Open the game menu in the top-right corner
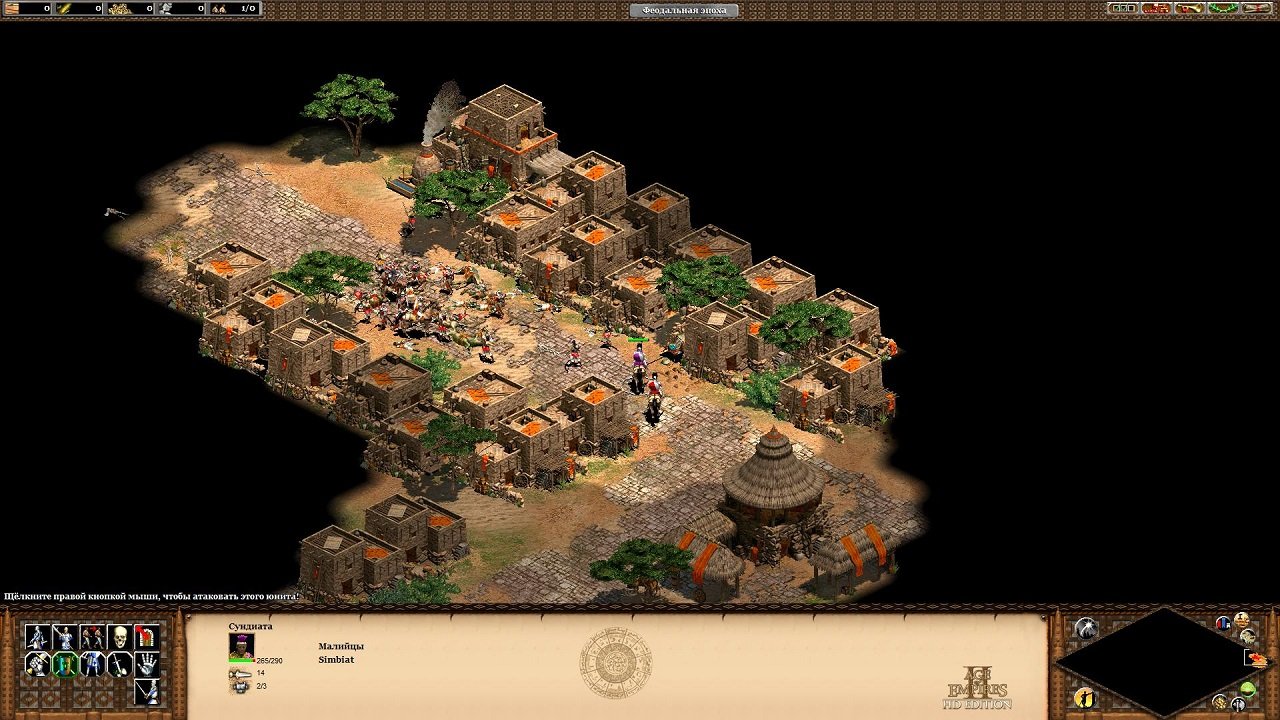The width and height of the screenshot is (1280, 720). [x=1256, y=9]
